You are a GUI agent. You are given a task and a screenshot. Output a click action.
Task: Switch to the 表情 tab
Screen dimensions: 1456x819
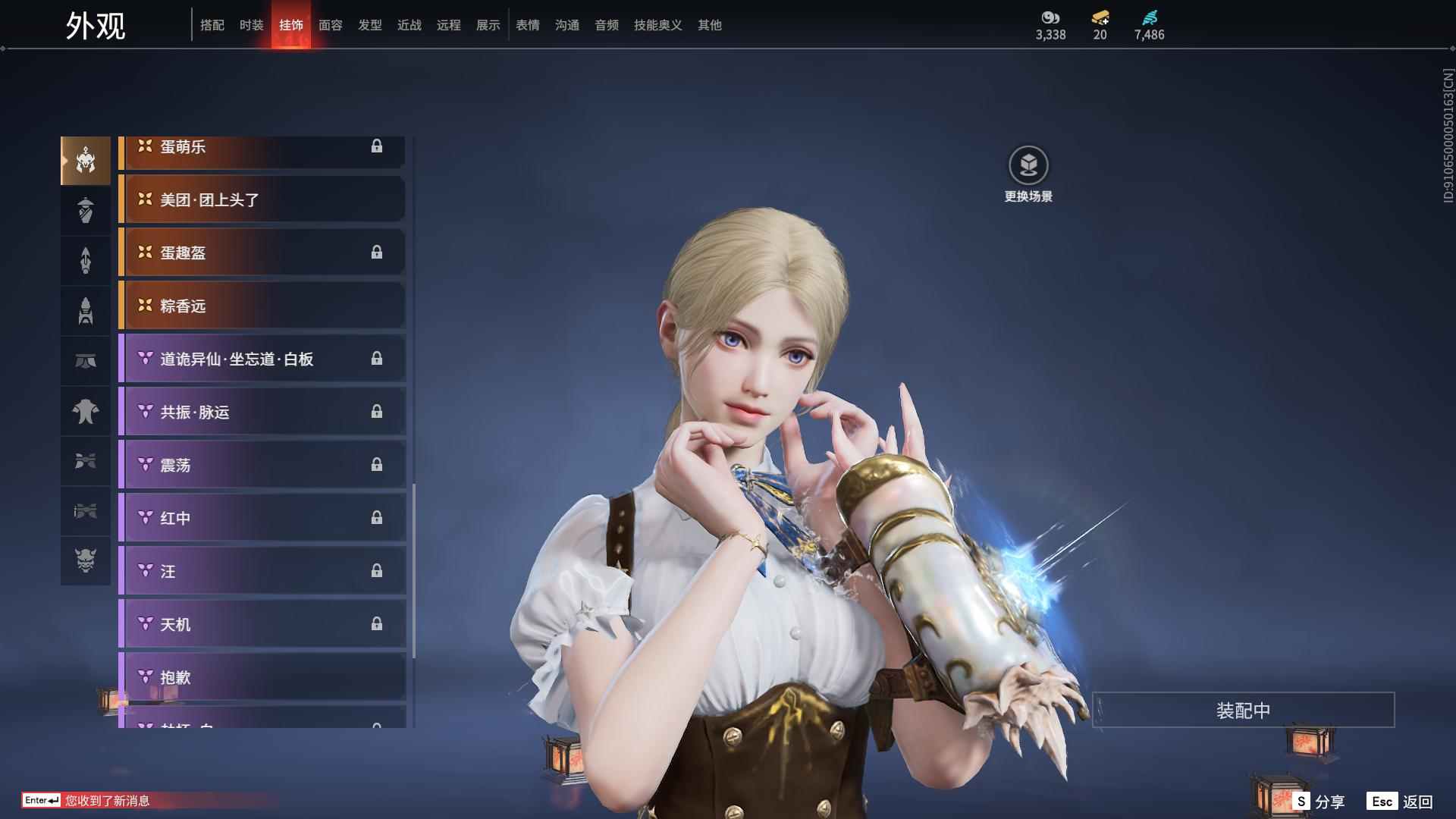(528, 25)
